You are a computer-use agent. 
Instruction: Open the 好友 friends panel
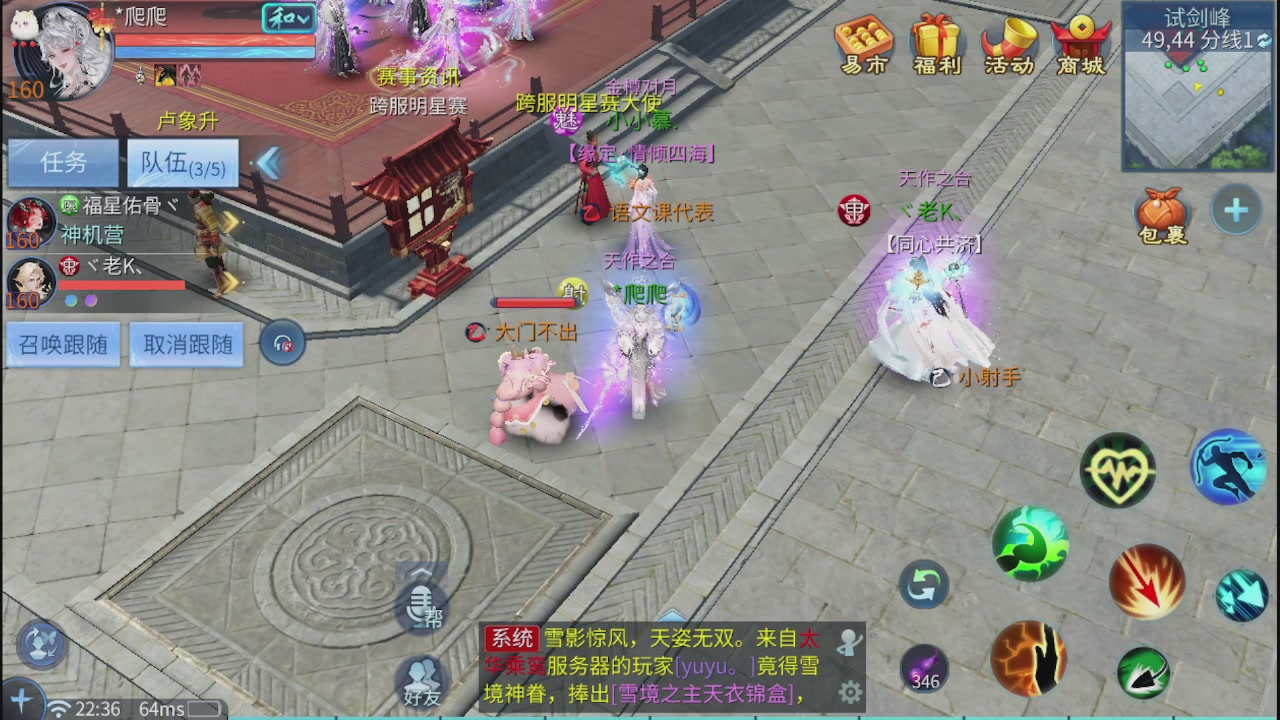420,678
